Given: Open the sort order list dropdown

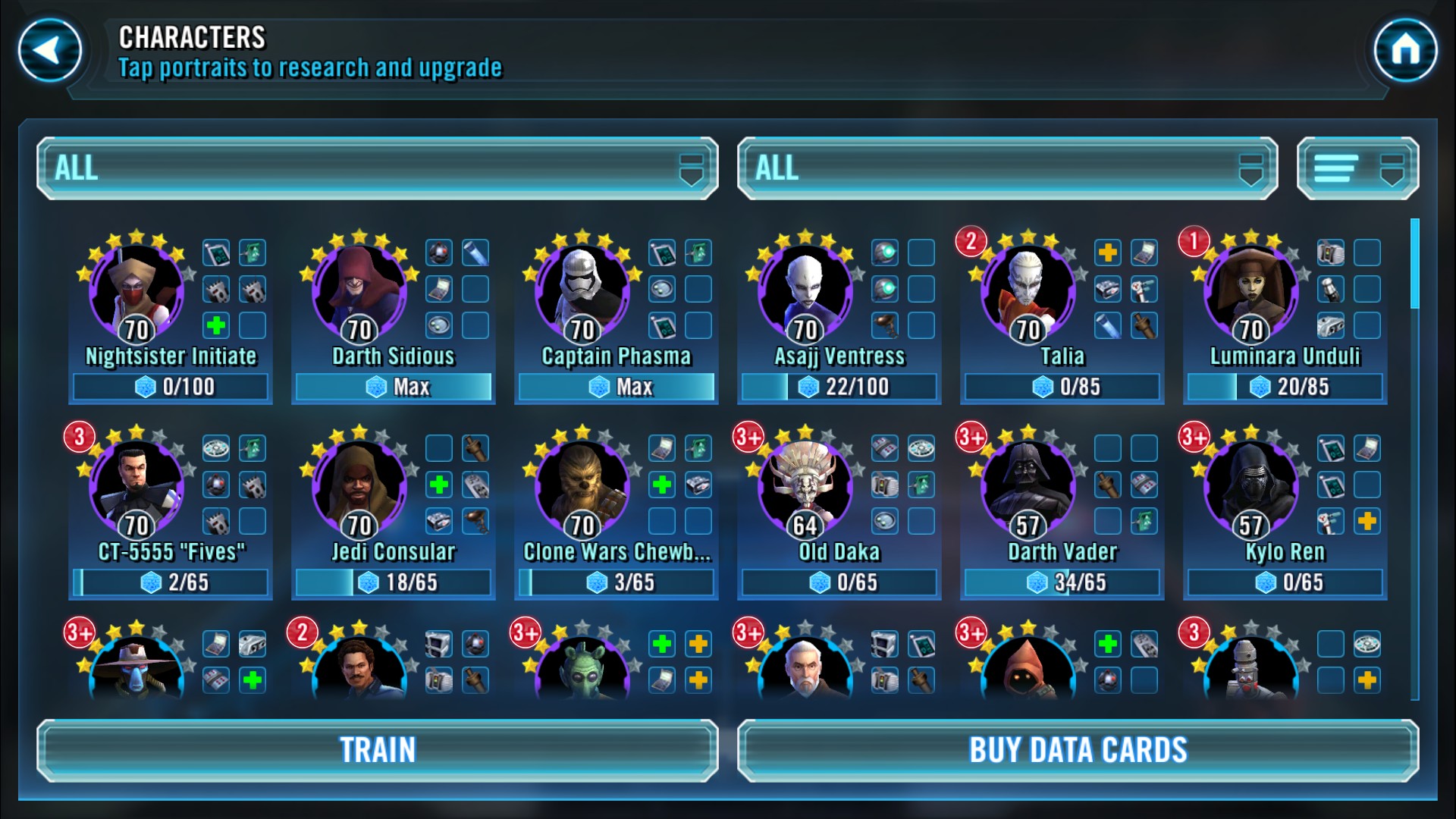Looking at the screenshot, I should 1357,168.
